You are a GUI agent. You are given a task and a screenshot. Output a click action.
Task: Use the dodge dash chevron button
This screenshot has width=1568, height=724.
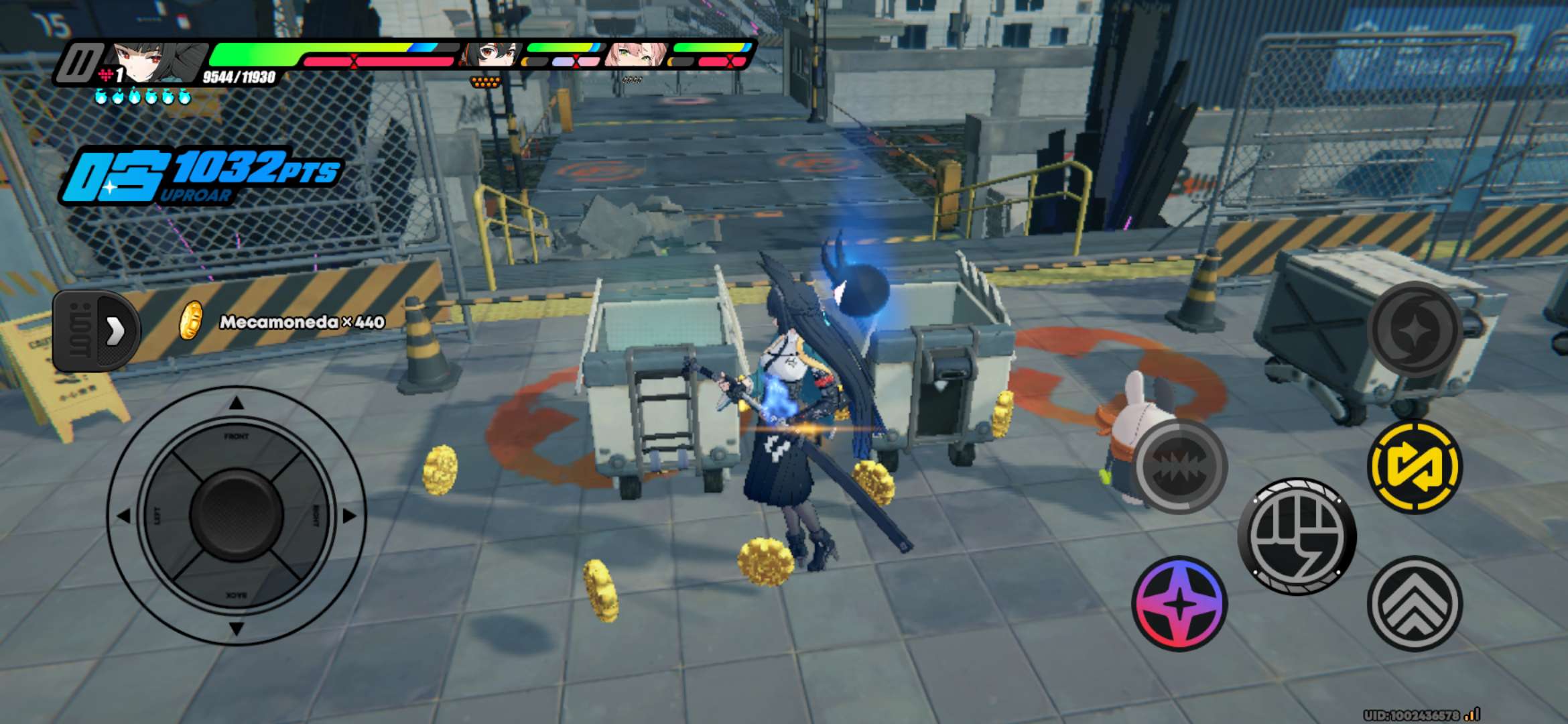click(x=1415, y=603)
